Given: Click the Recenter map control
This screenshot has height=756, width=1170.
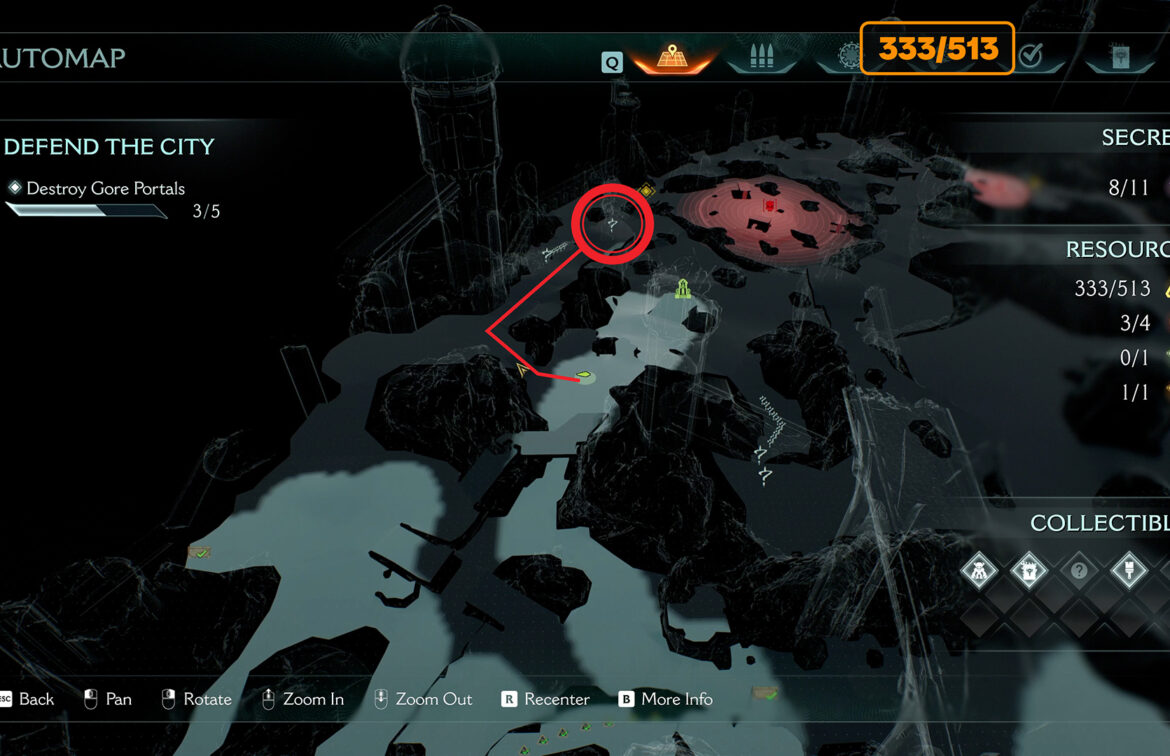Looking at the screenshot, I should 546,699.
